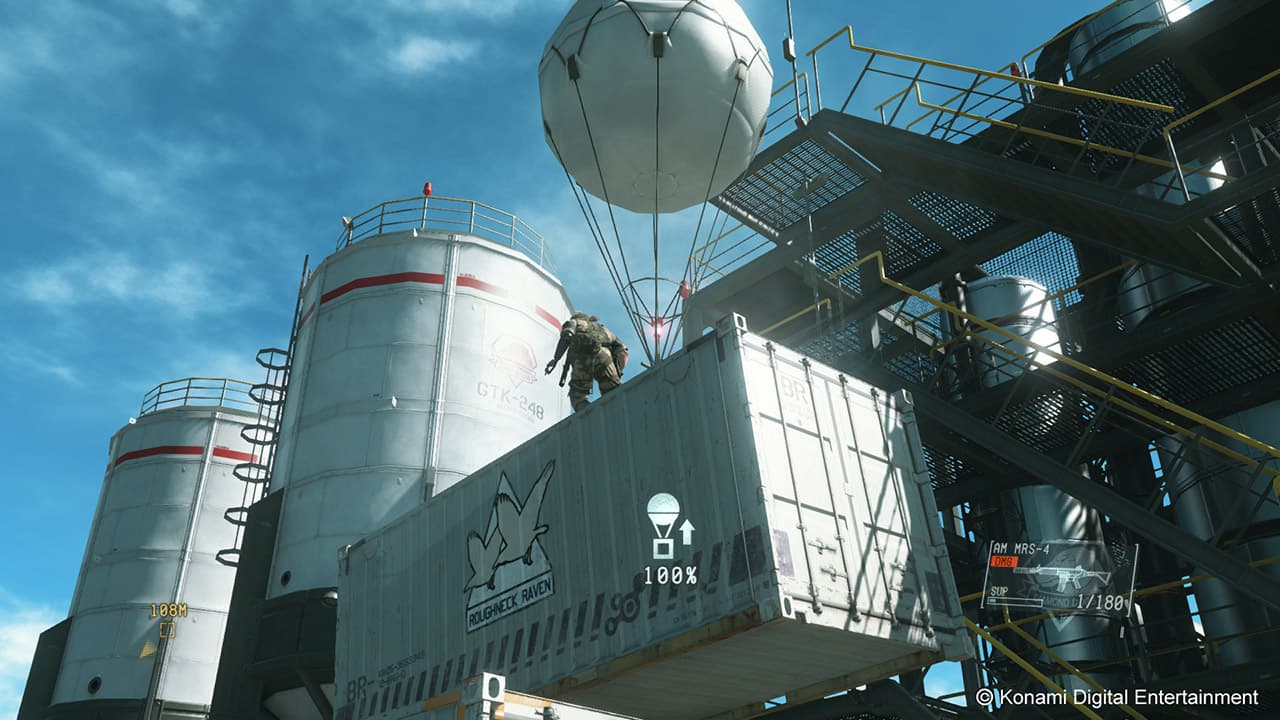Open the 1/180 ammo counter details
Screen dimensions: 1280x720
pos(1100,601)
